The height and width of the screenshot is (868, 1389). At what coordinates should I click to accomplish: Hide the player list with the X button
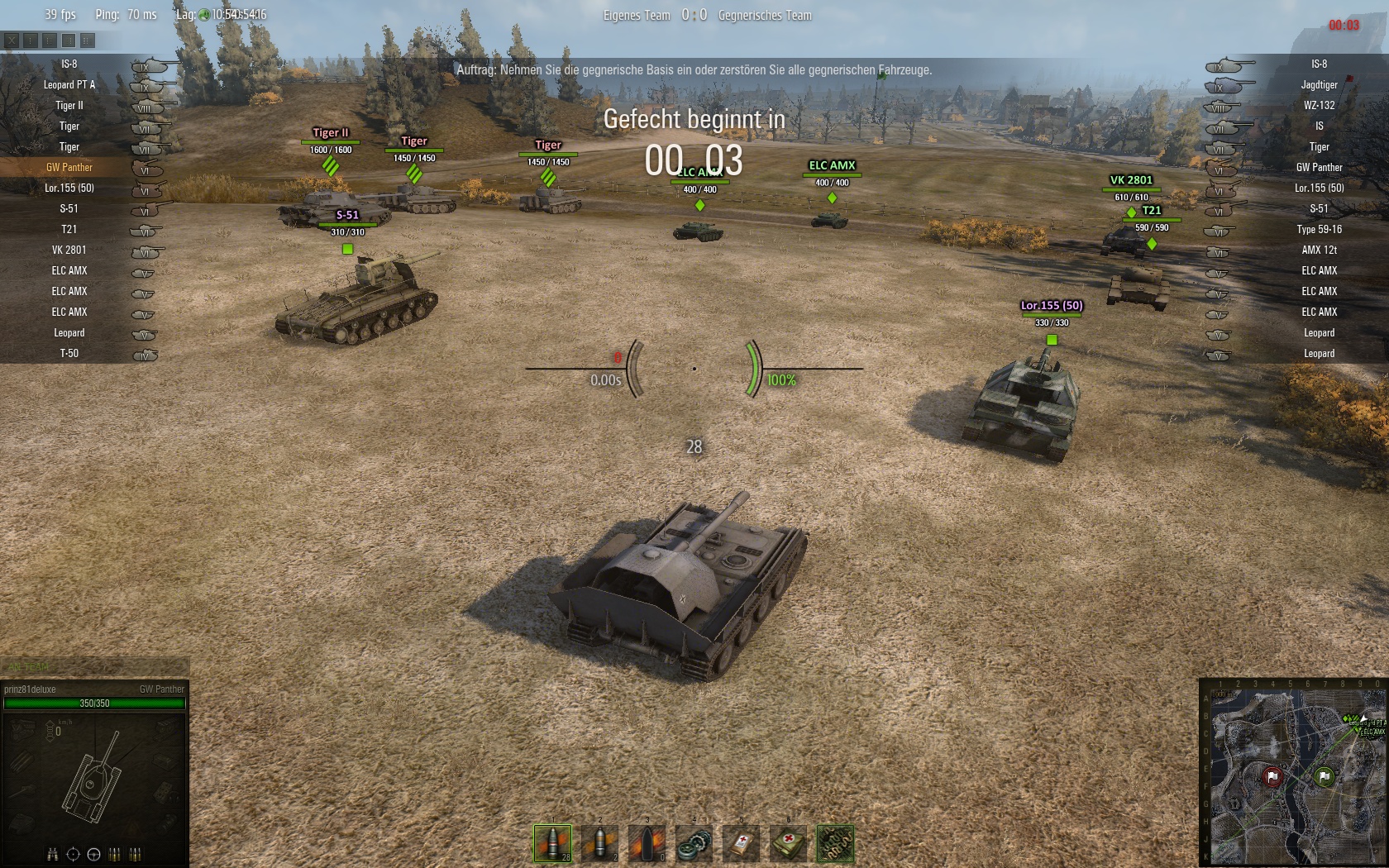[11, 40]
